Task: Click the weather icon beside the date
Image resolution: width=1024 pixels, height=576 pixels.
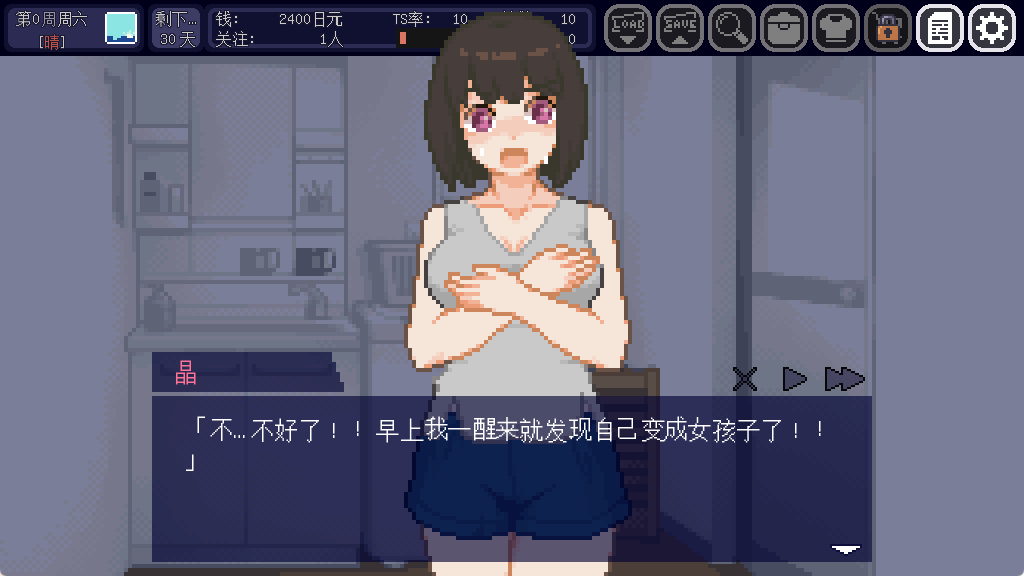Action: 121,28
